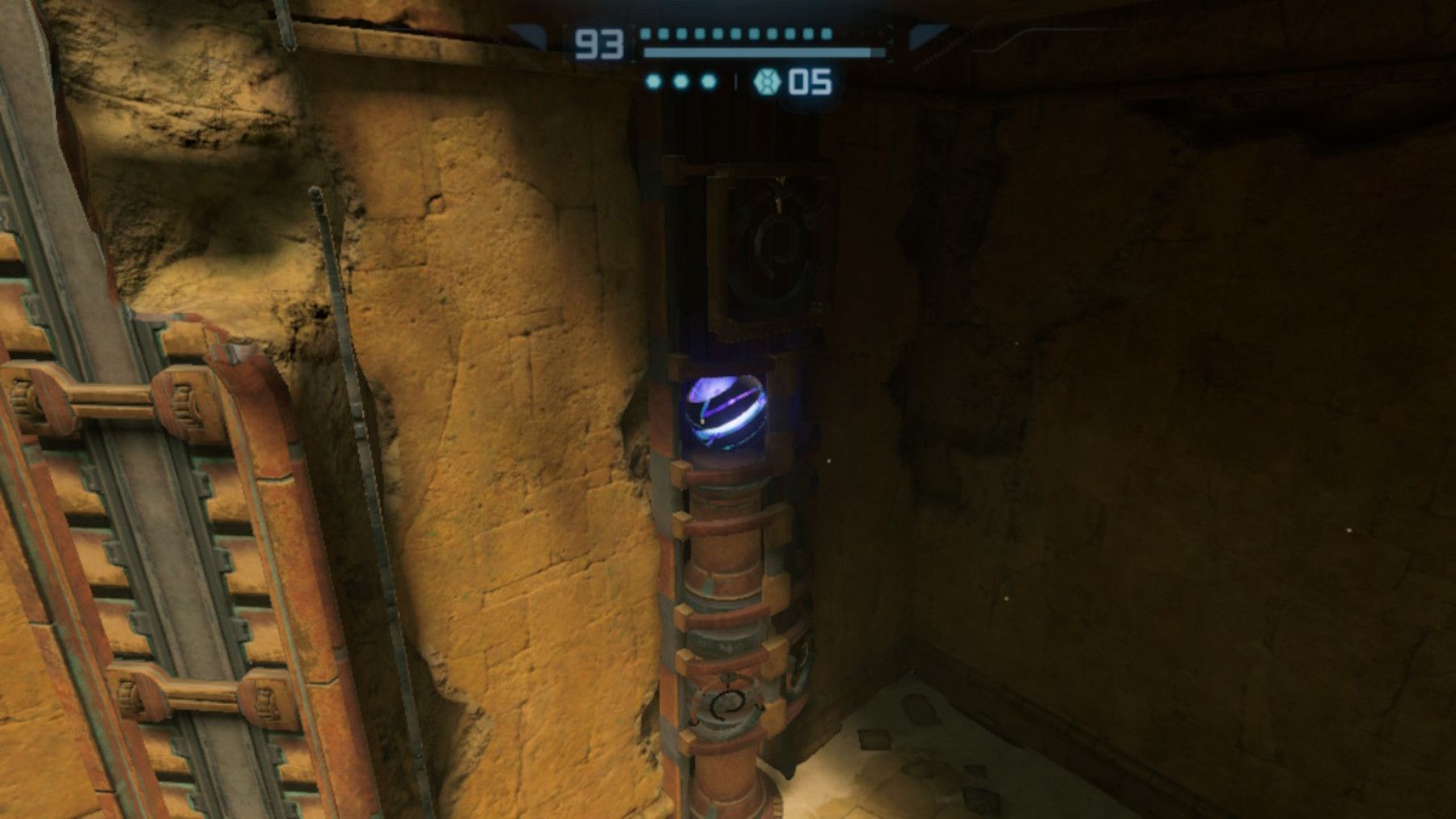The image size is (1456, 819).
Task: Select the energy amount readout showing 93
Action: 599,40
